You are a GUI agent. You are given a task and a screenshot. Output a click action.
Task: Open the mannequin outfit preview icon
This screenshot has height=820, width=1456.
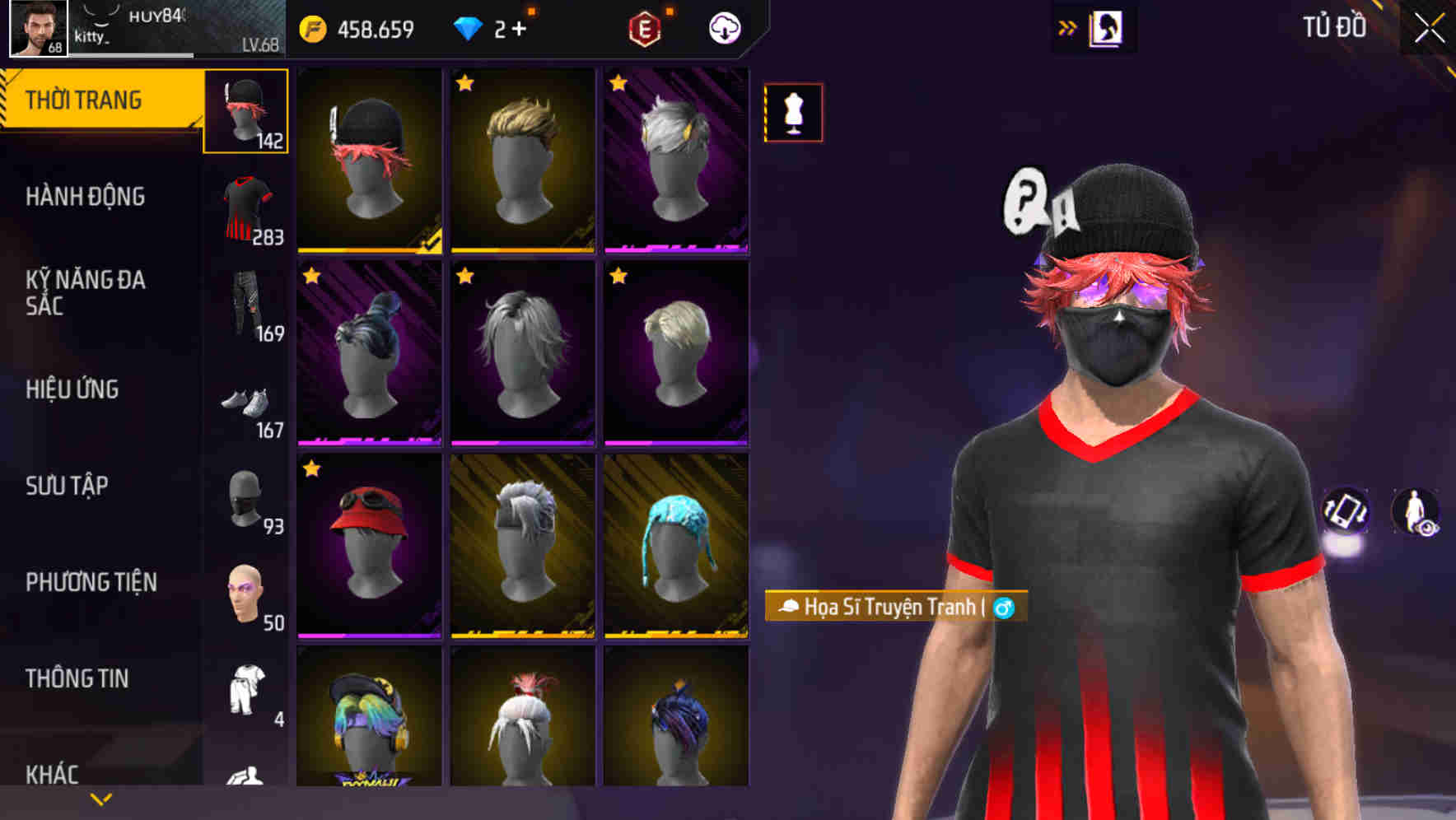click(x=793, y=113)
